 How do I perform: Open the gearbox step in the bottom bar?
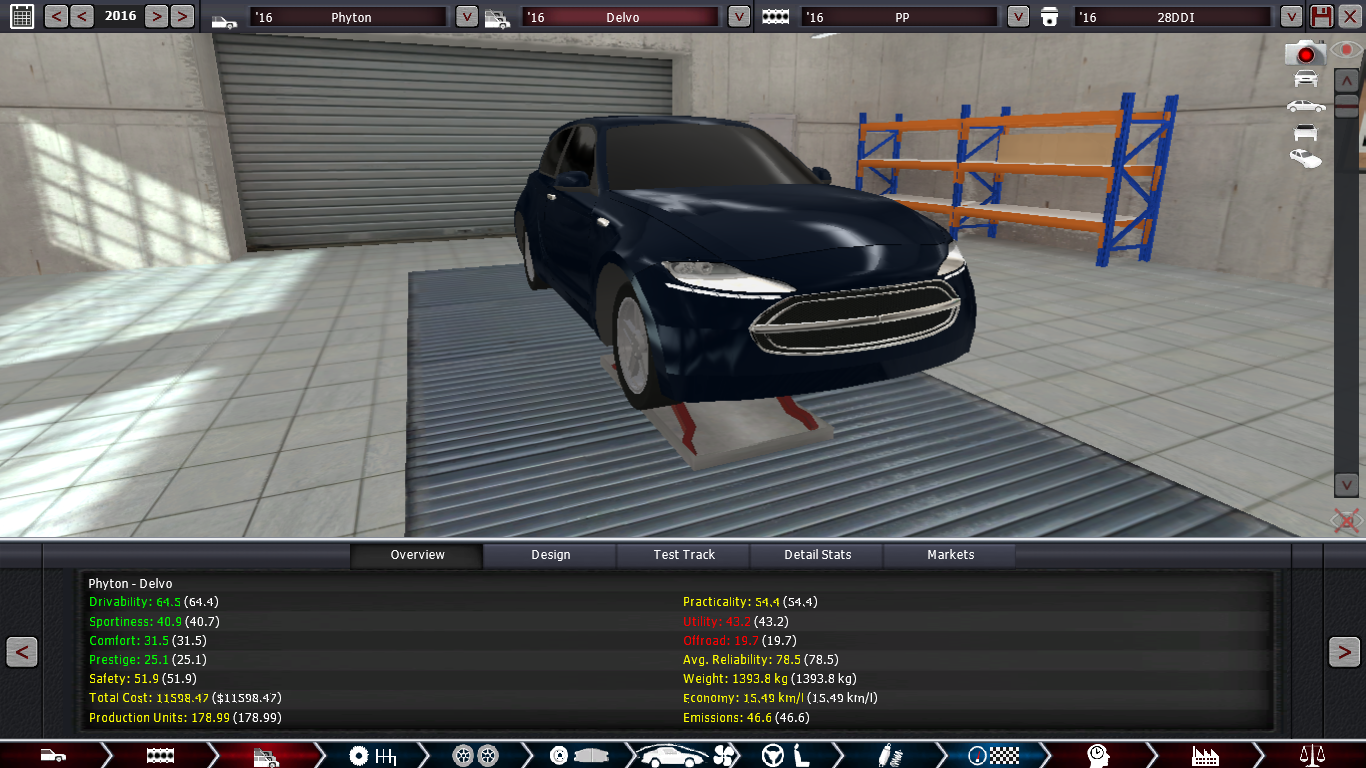coord(372,755)
